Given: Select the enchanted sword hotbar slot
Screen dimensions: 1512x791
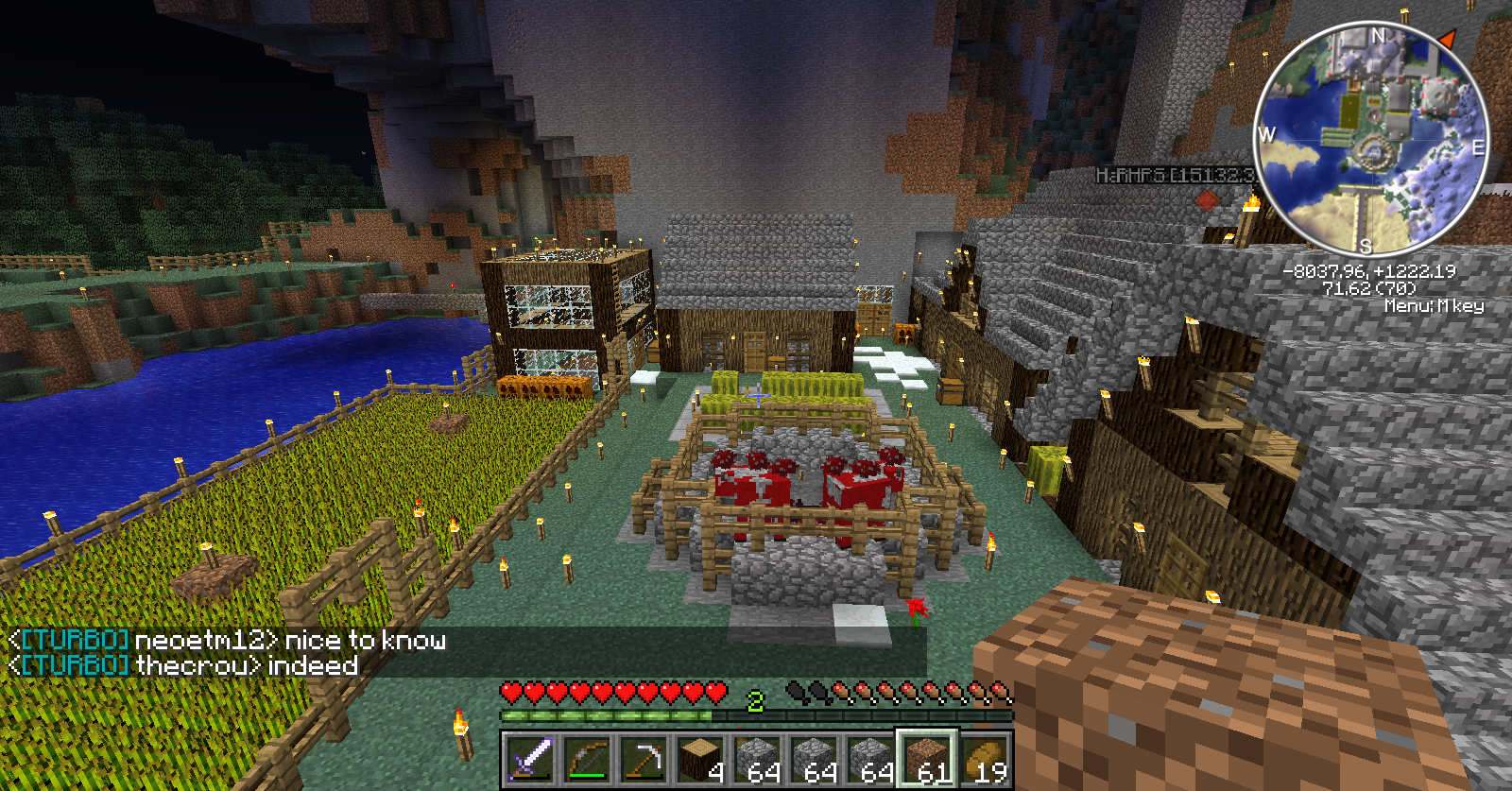Looking at the screenshot, I should [530, 757].
